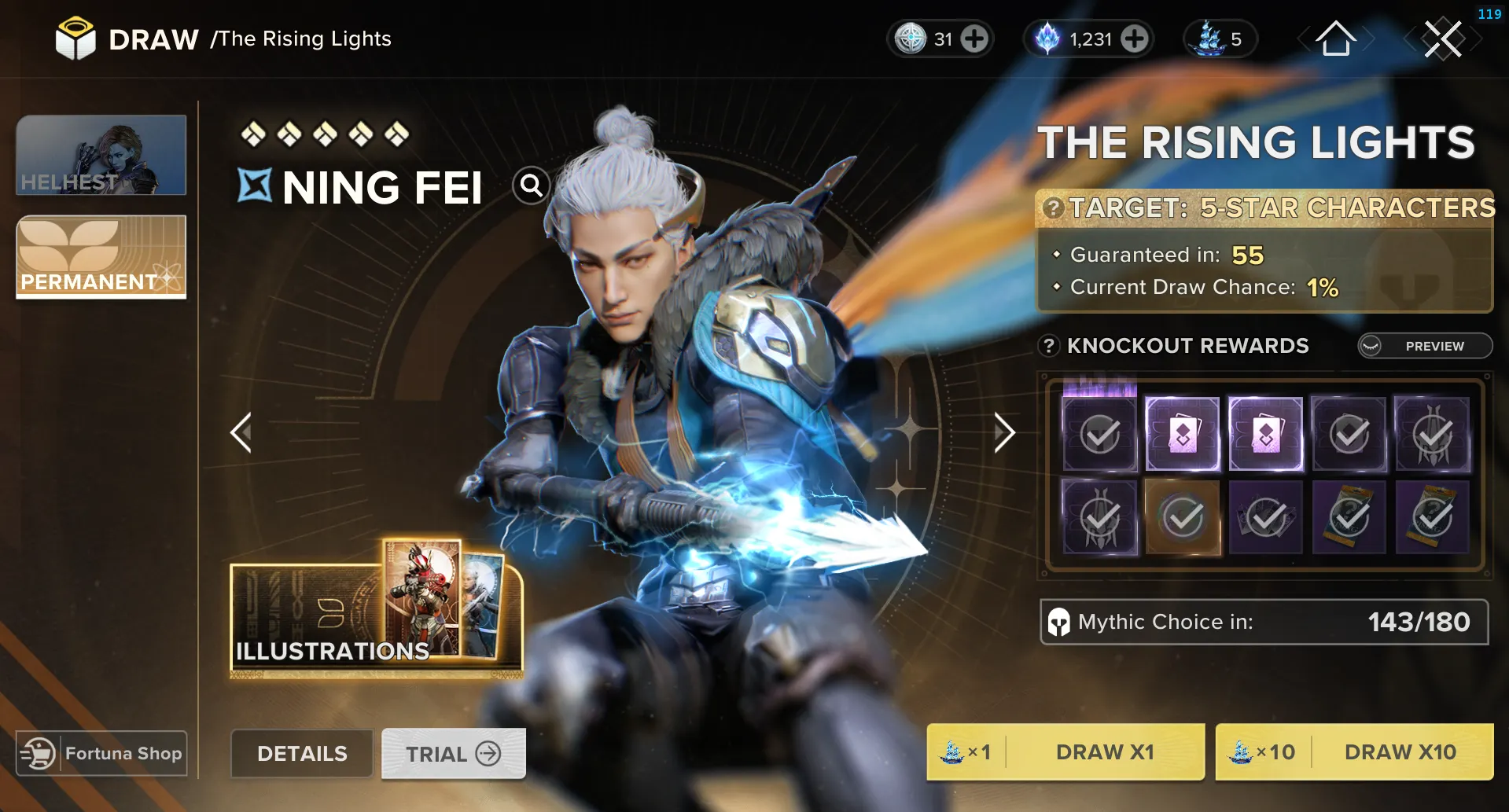1509x812 pixels.
Task: Click the first checkmarked reward slot
Action: point(1100,433)
